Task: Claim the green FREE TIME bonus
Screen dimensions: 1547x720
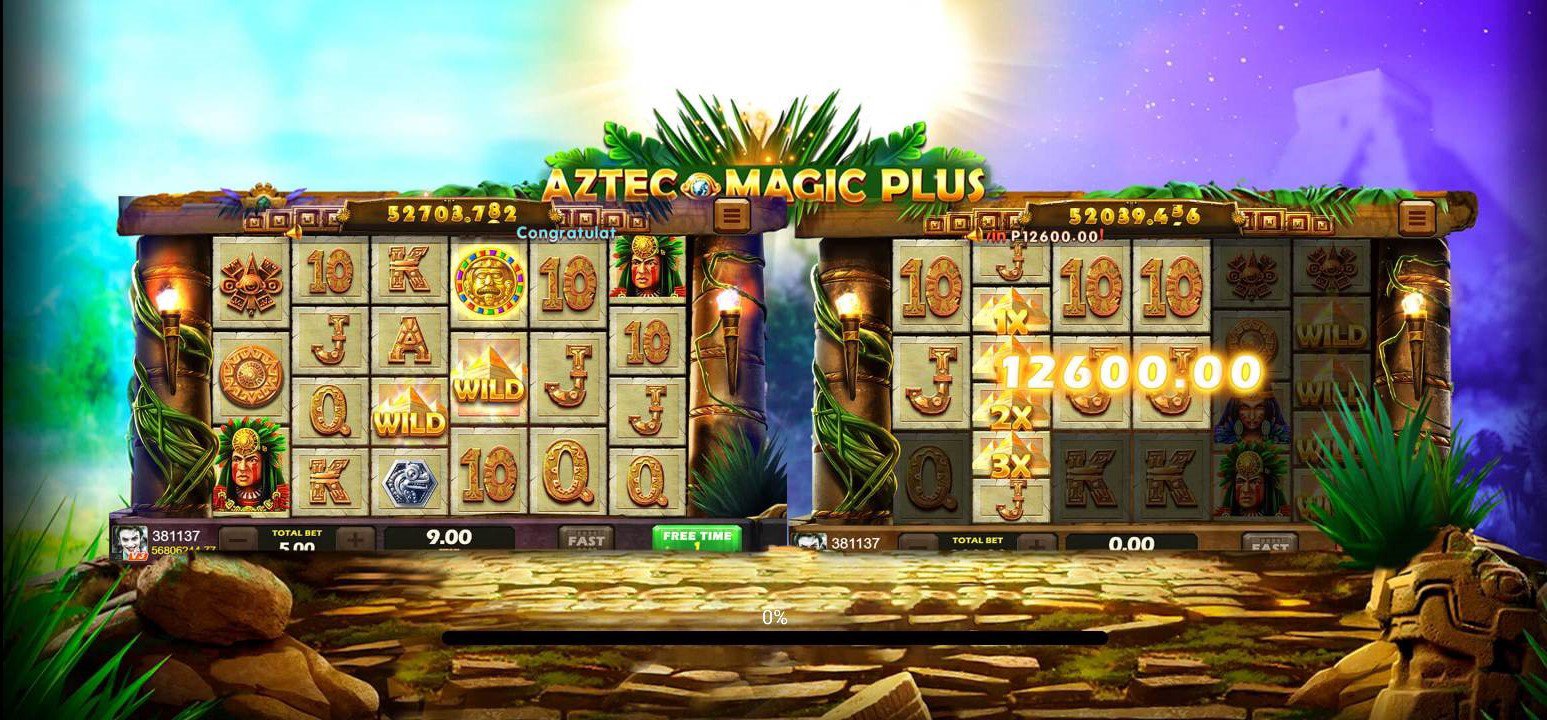Action: tap(697, 538)
